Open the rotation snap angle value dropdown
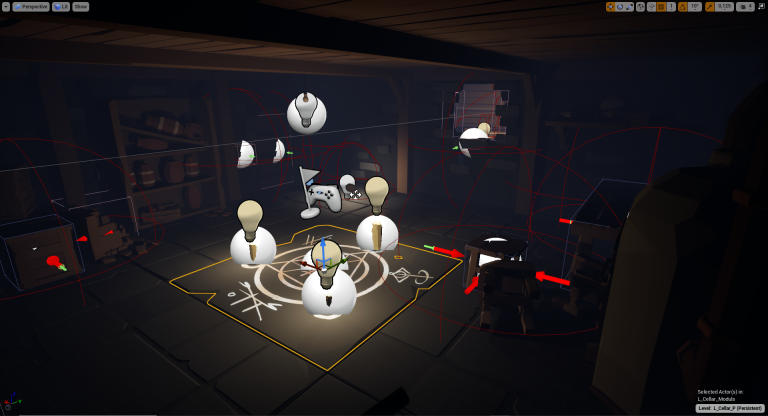This screenshot has height=416, width=768. click(x=695, y=6)
